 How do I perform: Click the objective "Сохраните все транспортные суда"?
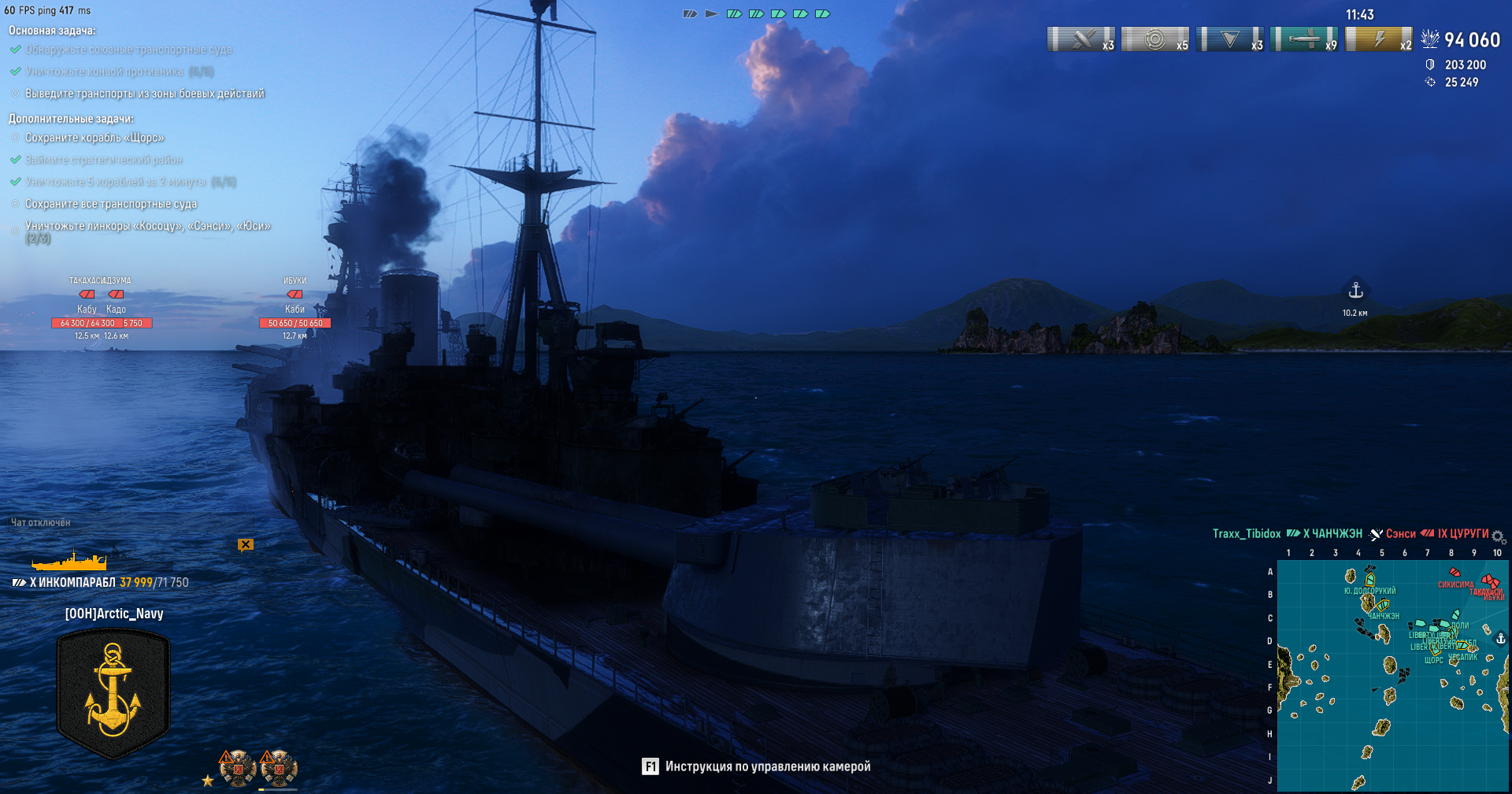[111, 204]
